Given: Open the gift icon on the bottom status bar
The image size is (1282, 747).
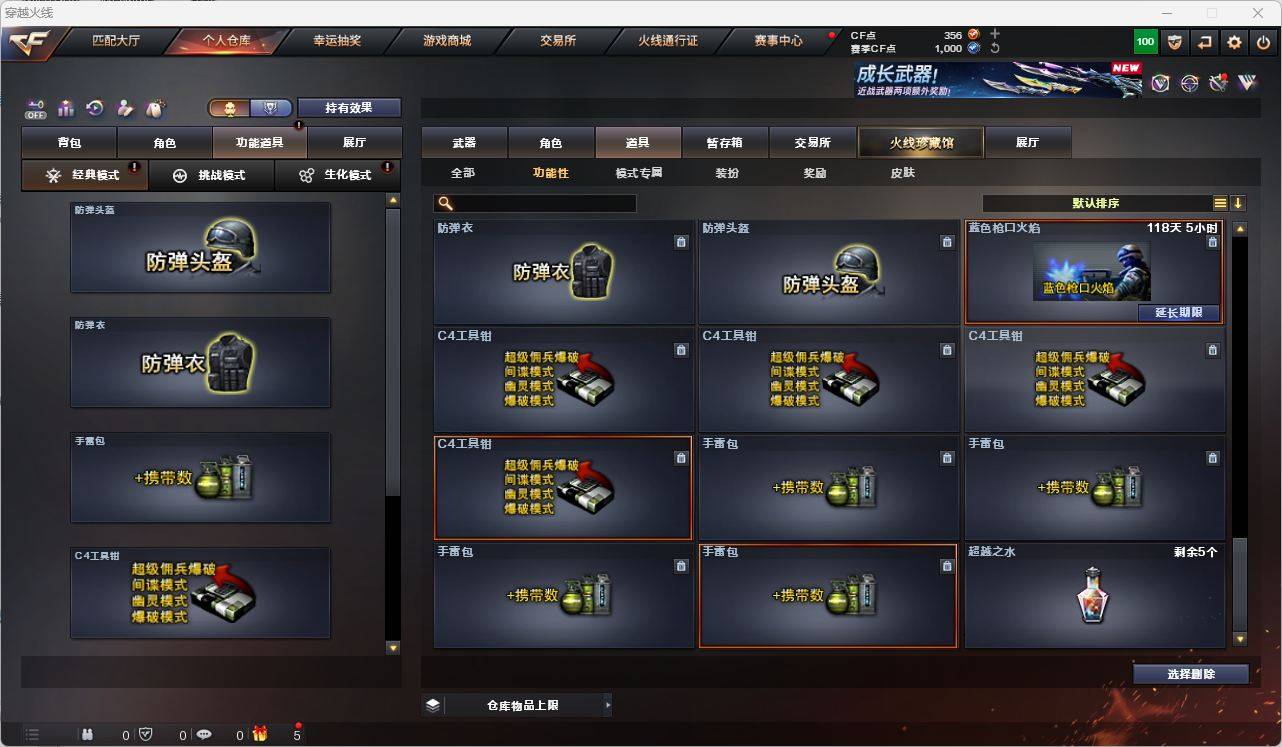Looking at the screenshot, I should (x=260, y=735).
